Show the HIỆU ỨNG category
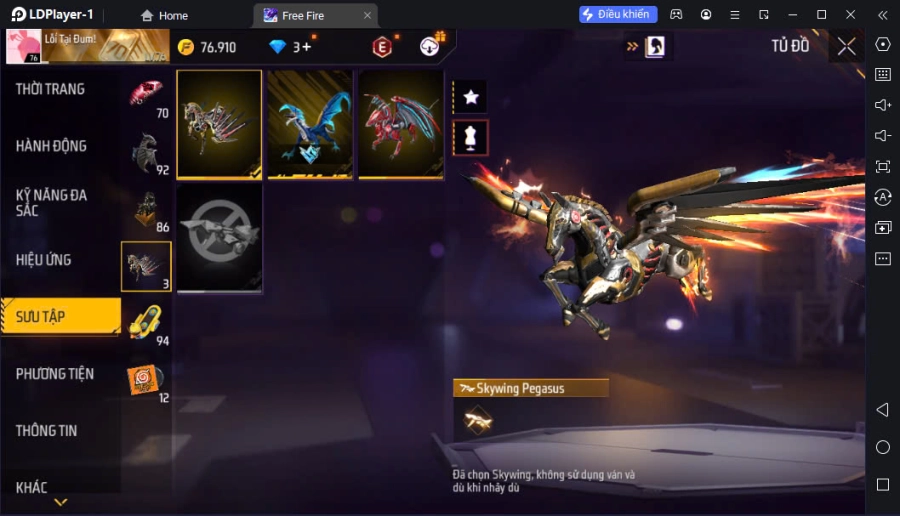 pyautogui.click(x=43, y=260)
